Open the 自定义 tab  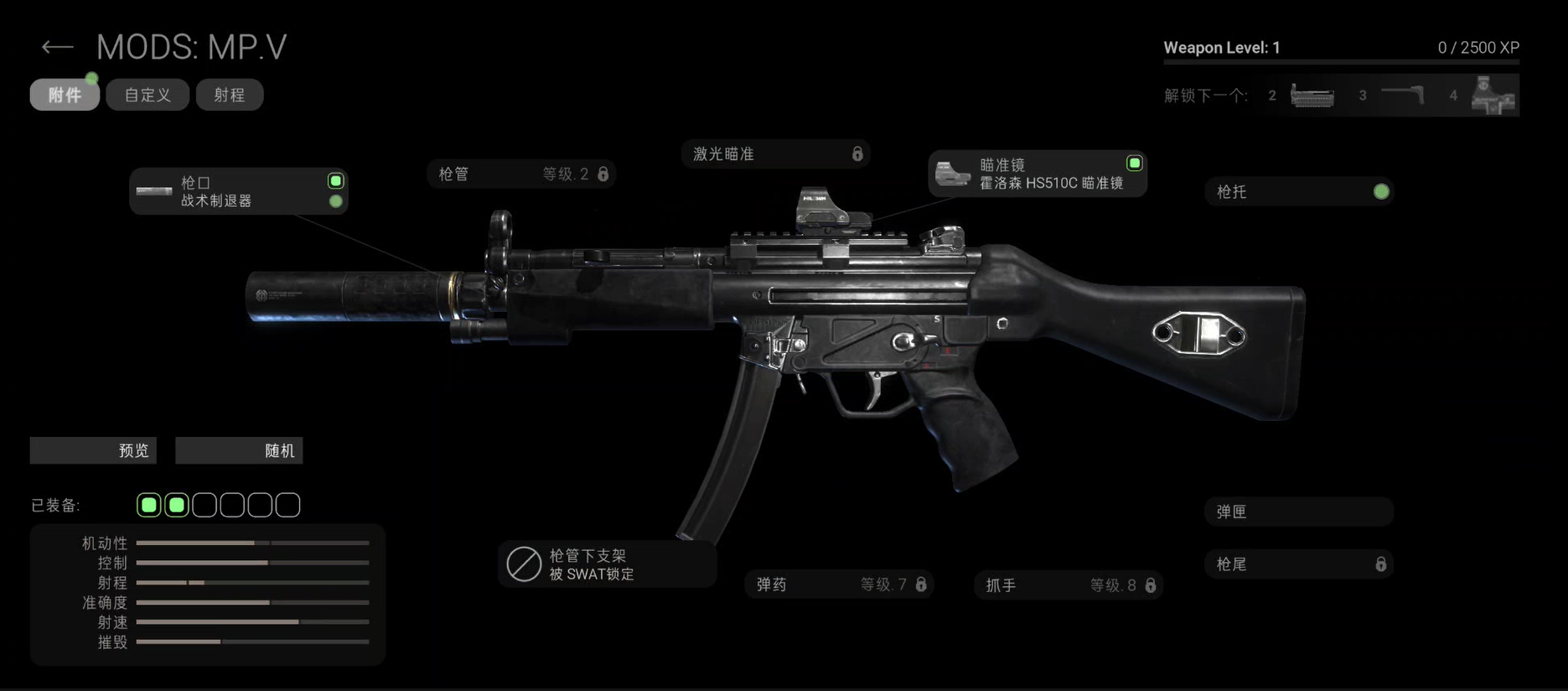tap(147, 95)
